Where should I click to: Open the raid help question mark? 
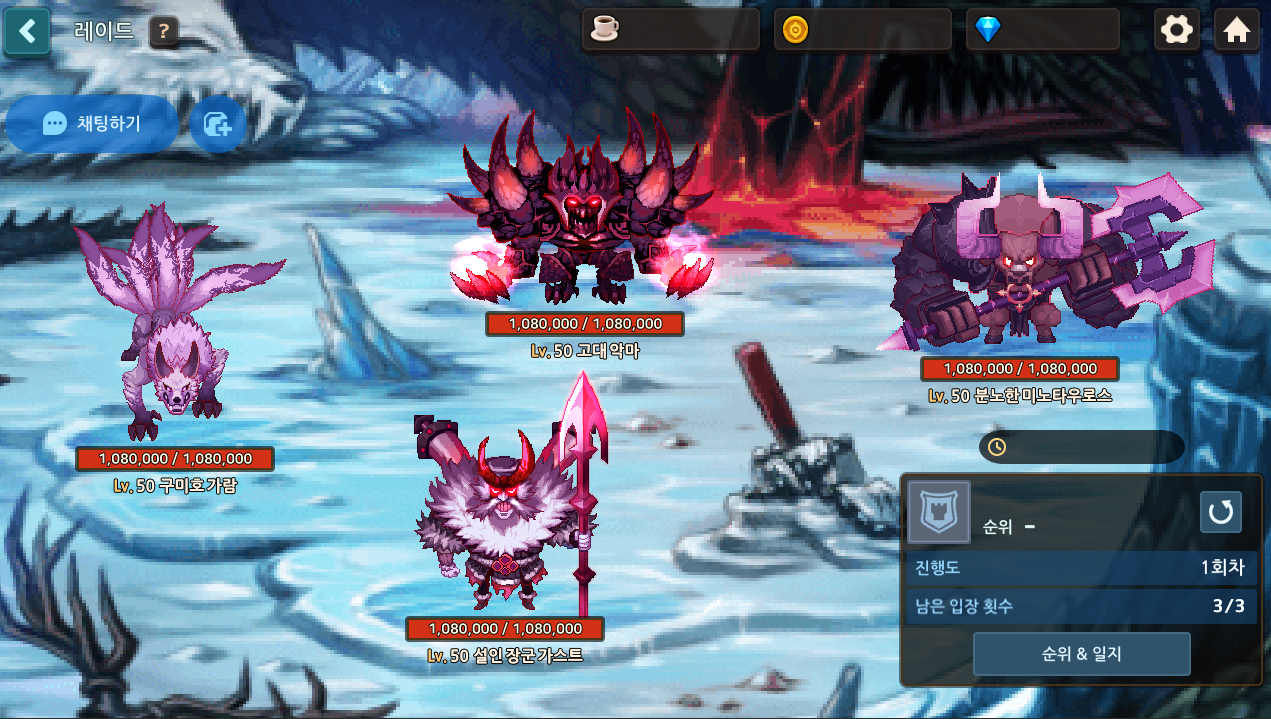click(165, 33)
